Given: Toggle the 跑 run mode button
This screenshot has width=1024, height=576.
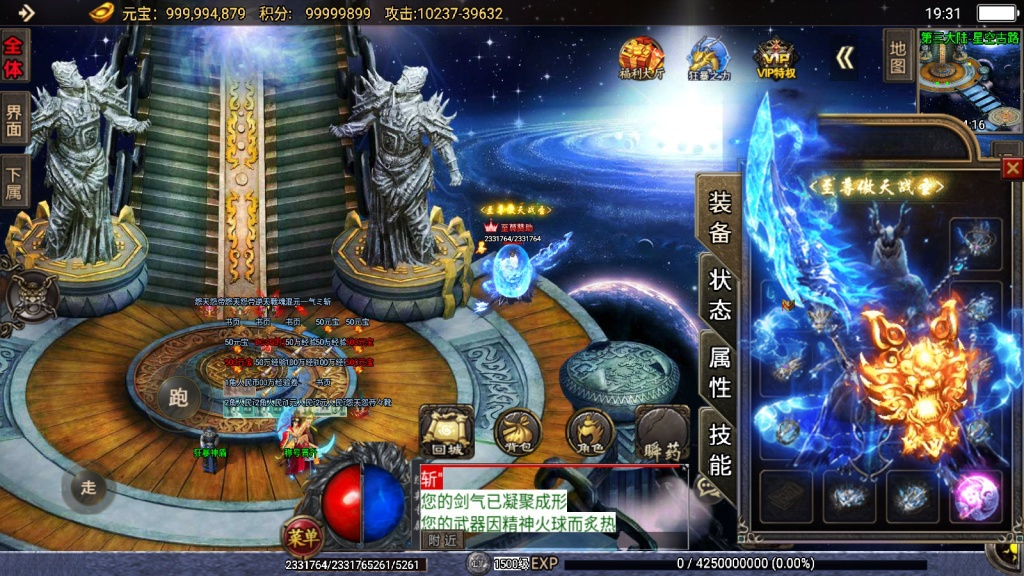Looking at the screenshot, I should 179,398.
